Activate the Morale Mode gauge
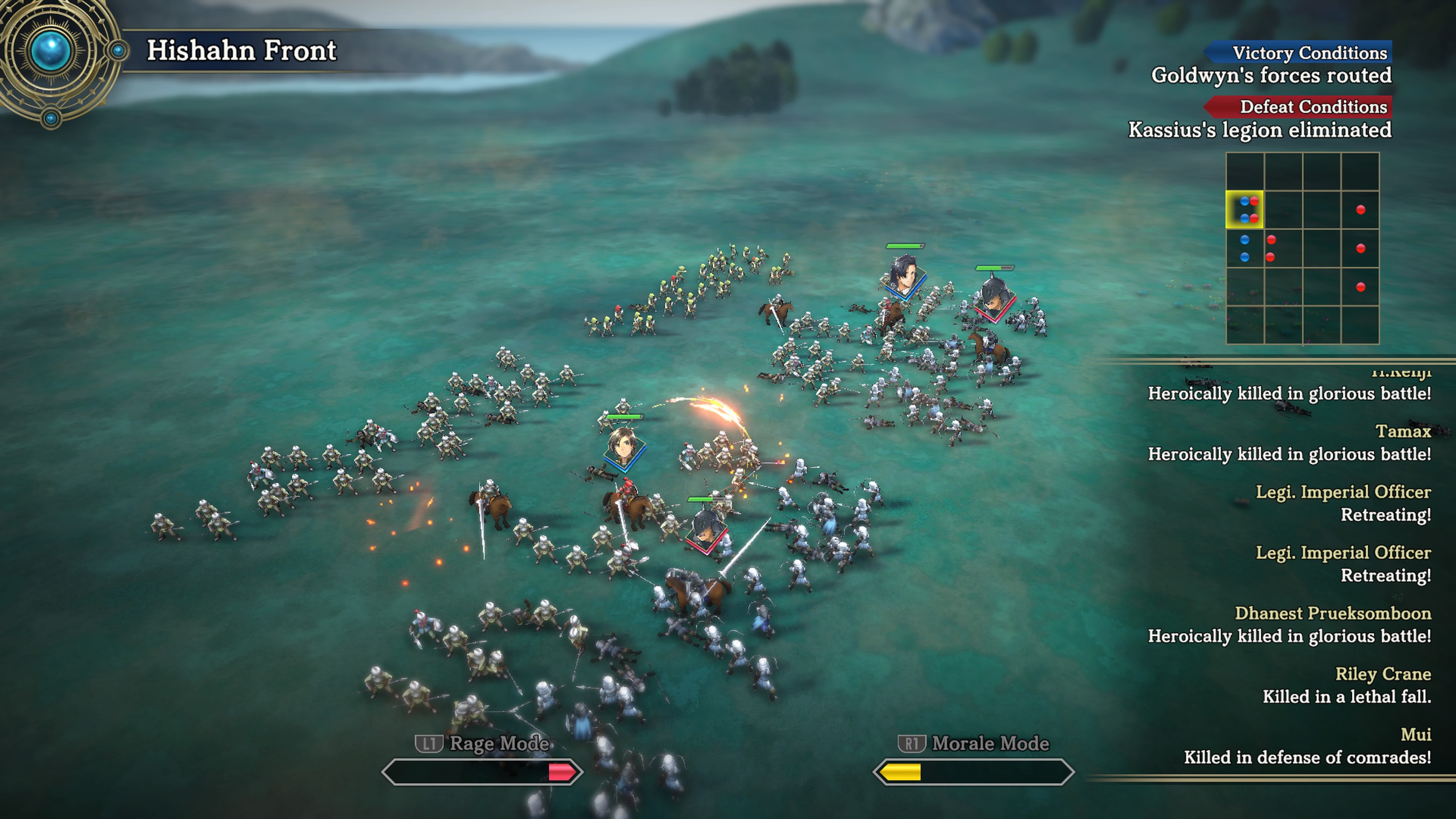Image resolution: width=1456 pixels, height=819 pixels. click(973, 772)
